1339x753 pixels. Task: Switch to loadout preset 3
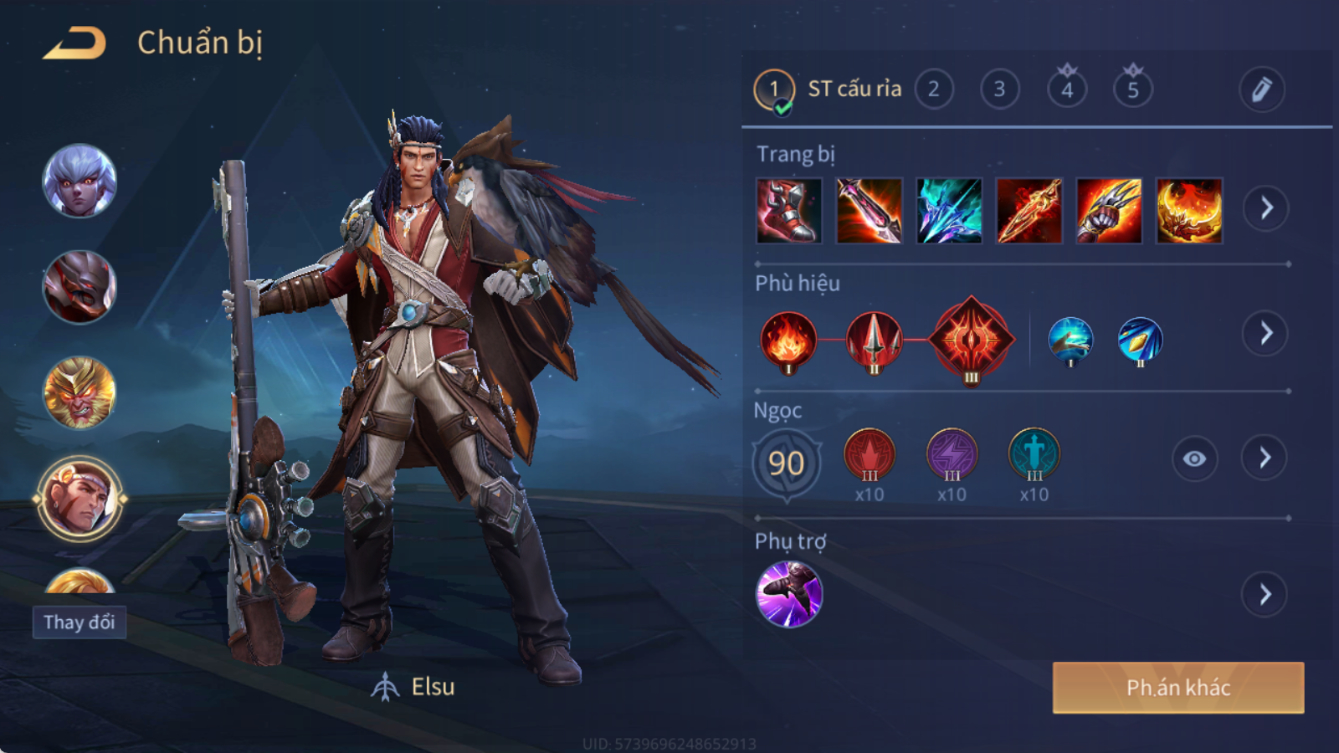pos(999,89)
